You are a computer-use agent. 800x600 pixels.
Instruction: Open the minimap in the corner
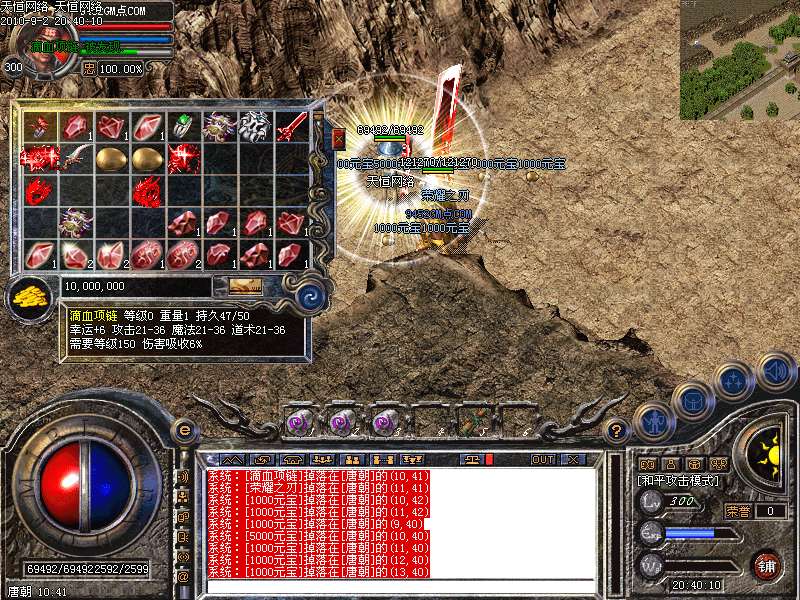[739, 59]
